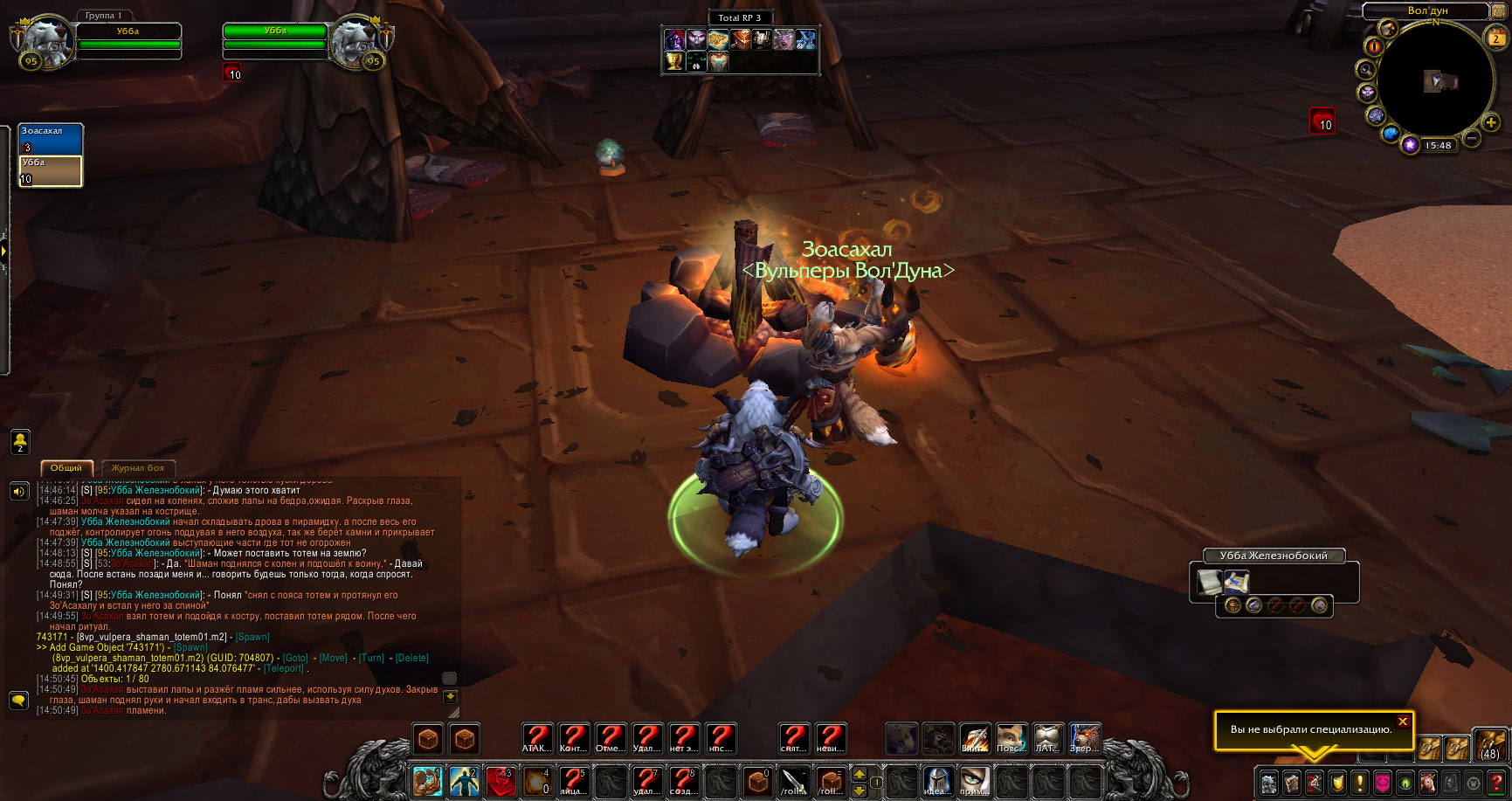Switch to the Журнал боя chat tab
The width and height of the screenshot is (1512, 801).
click(x=138, y=468)
